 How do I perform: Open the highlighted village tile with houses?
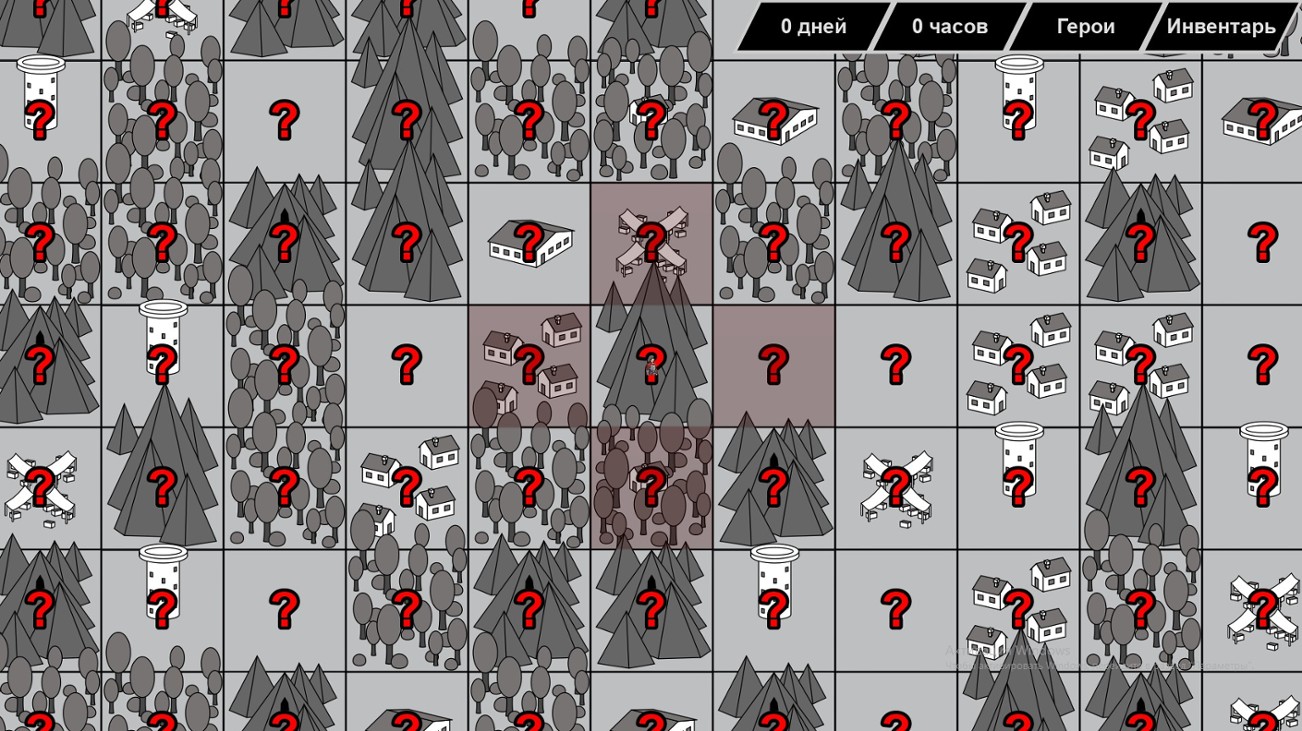[x=530, y=362]
